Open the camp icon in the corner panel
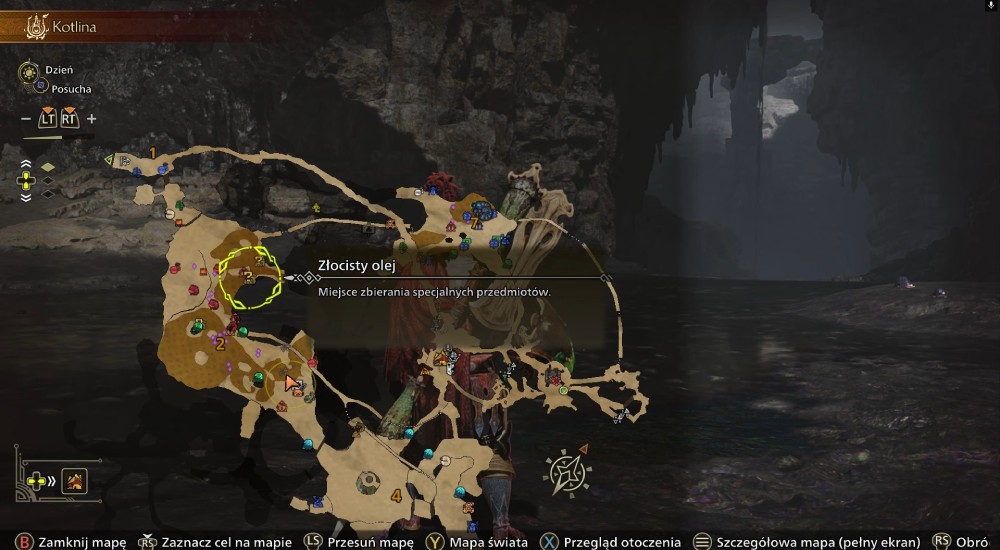Viewport: 1000px width, 550px height. [75, 482]
